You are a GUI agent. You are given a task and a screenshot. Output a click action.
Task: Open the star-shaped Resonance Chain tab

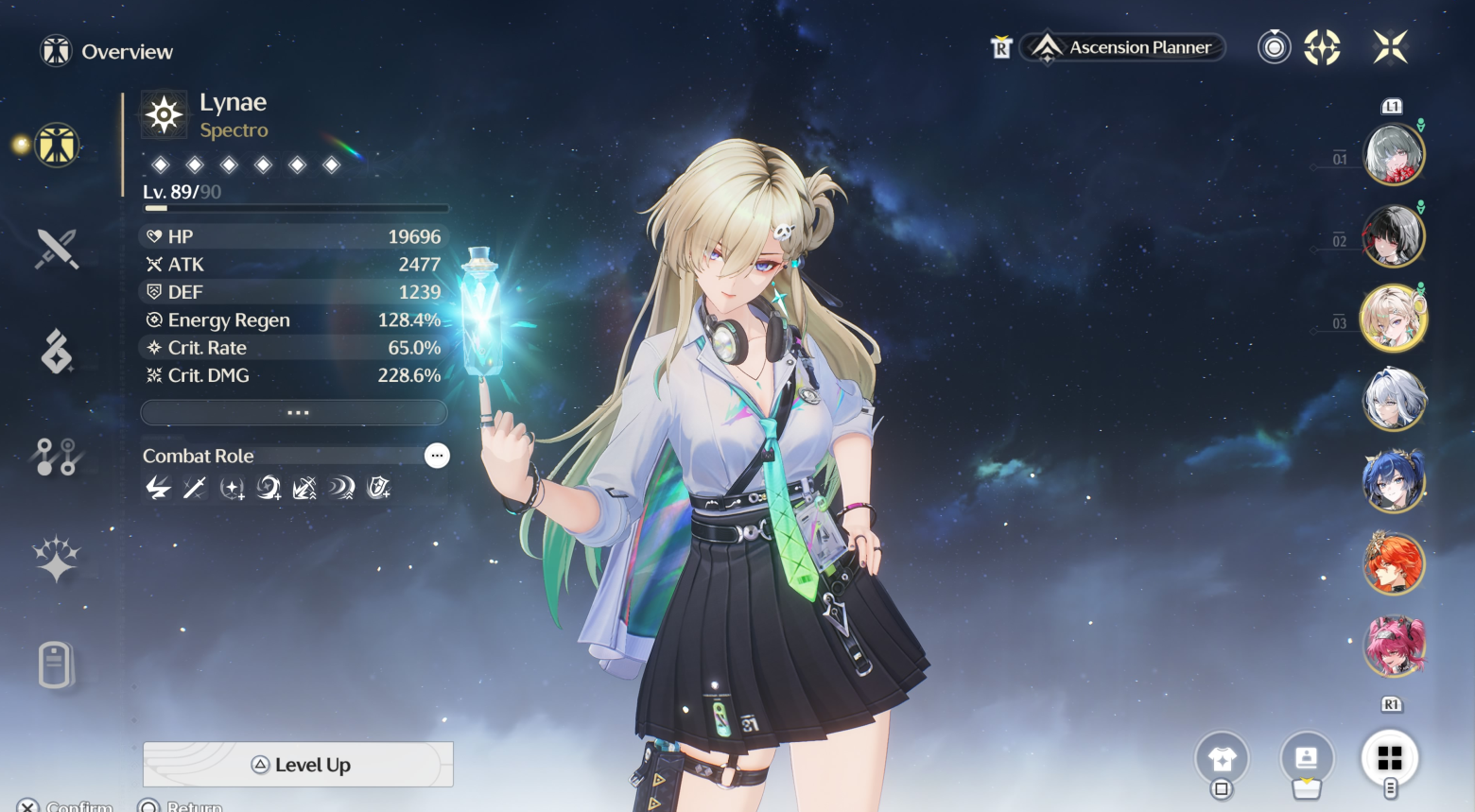(x=57, y=559)
